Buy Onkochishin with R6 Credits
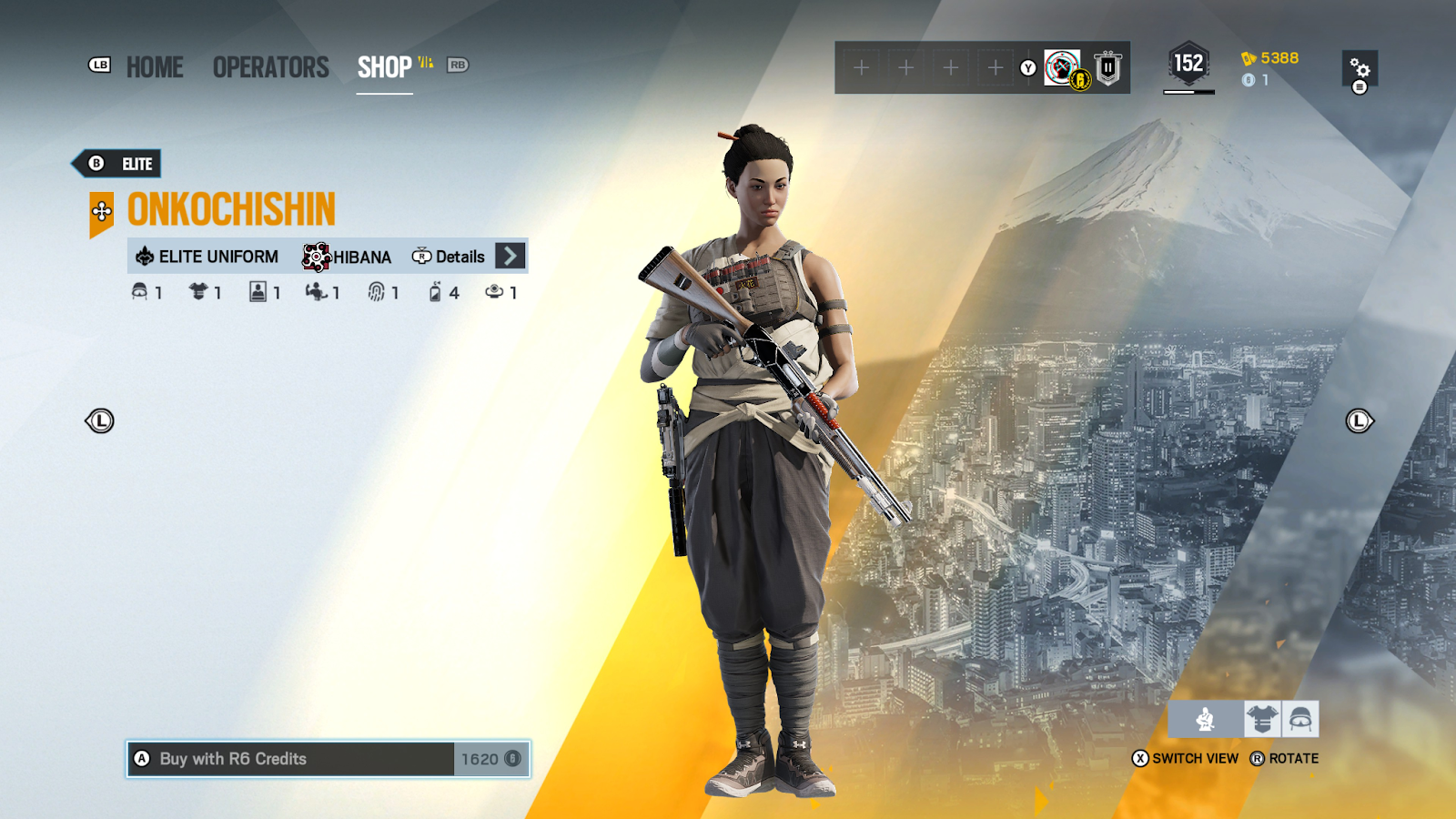 [328, 759]
